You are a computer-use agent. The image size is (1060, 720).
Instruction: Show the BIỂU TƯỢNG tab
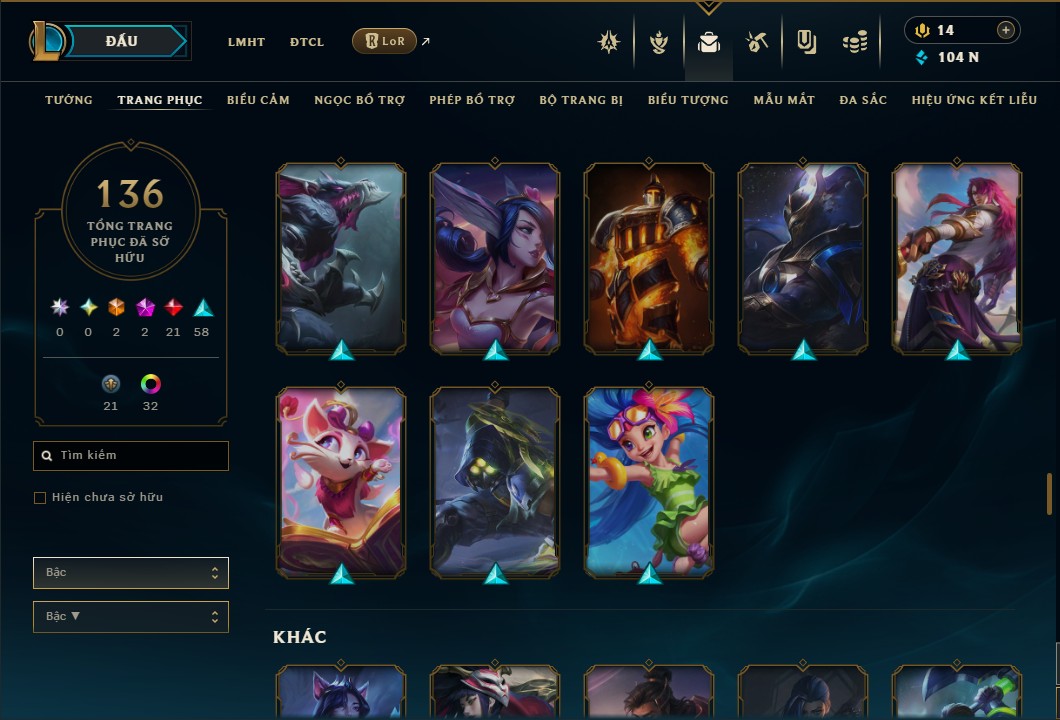(x=688, y=100)
